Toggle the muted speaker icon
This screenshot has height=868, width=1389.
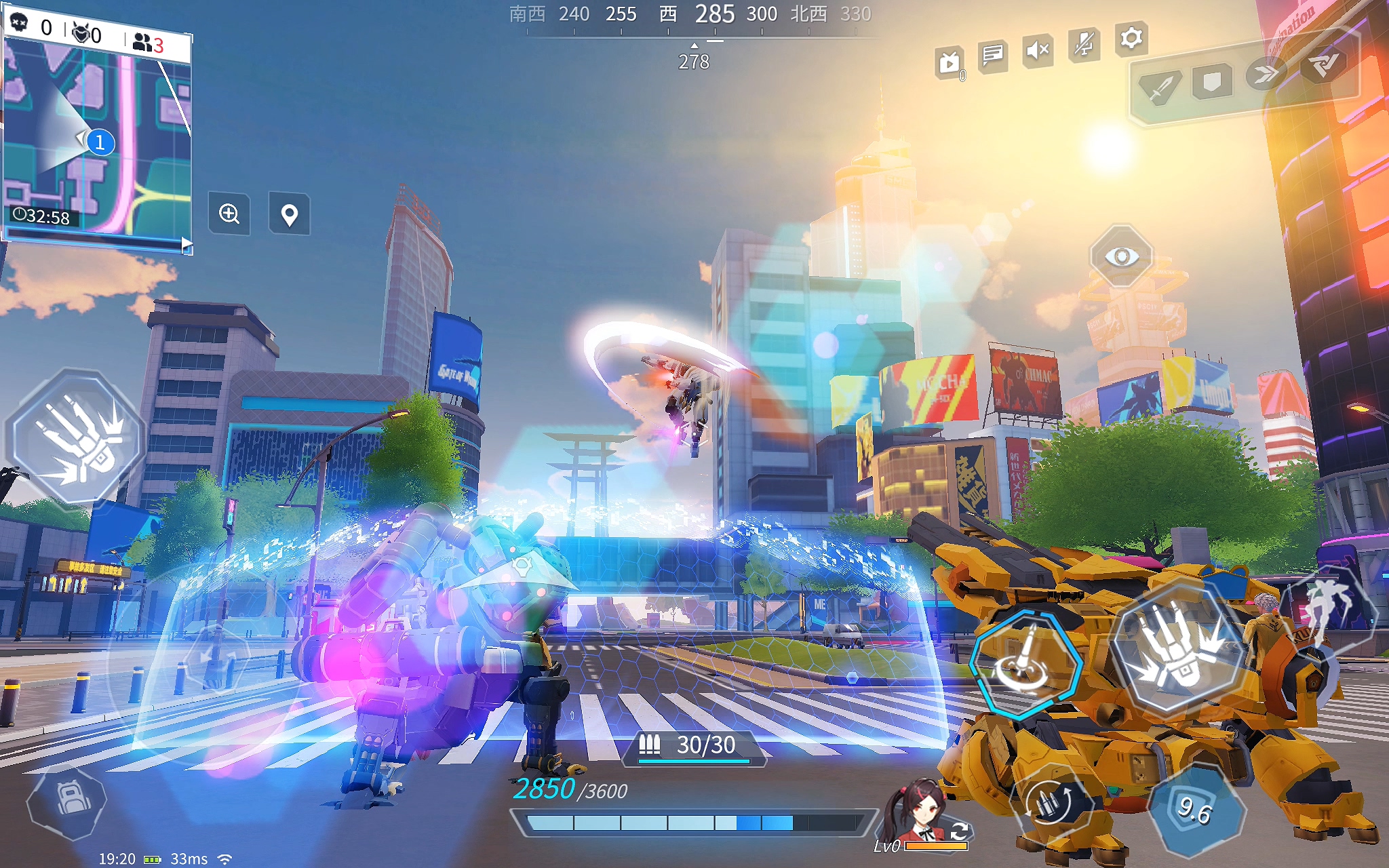[x=1038, y=50]
